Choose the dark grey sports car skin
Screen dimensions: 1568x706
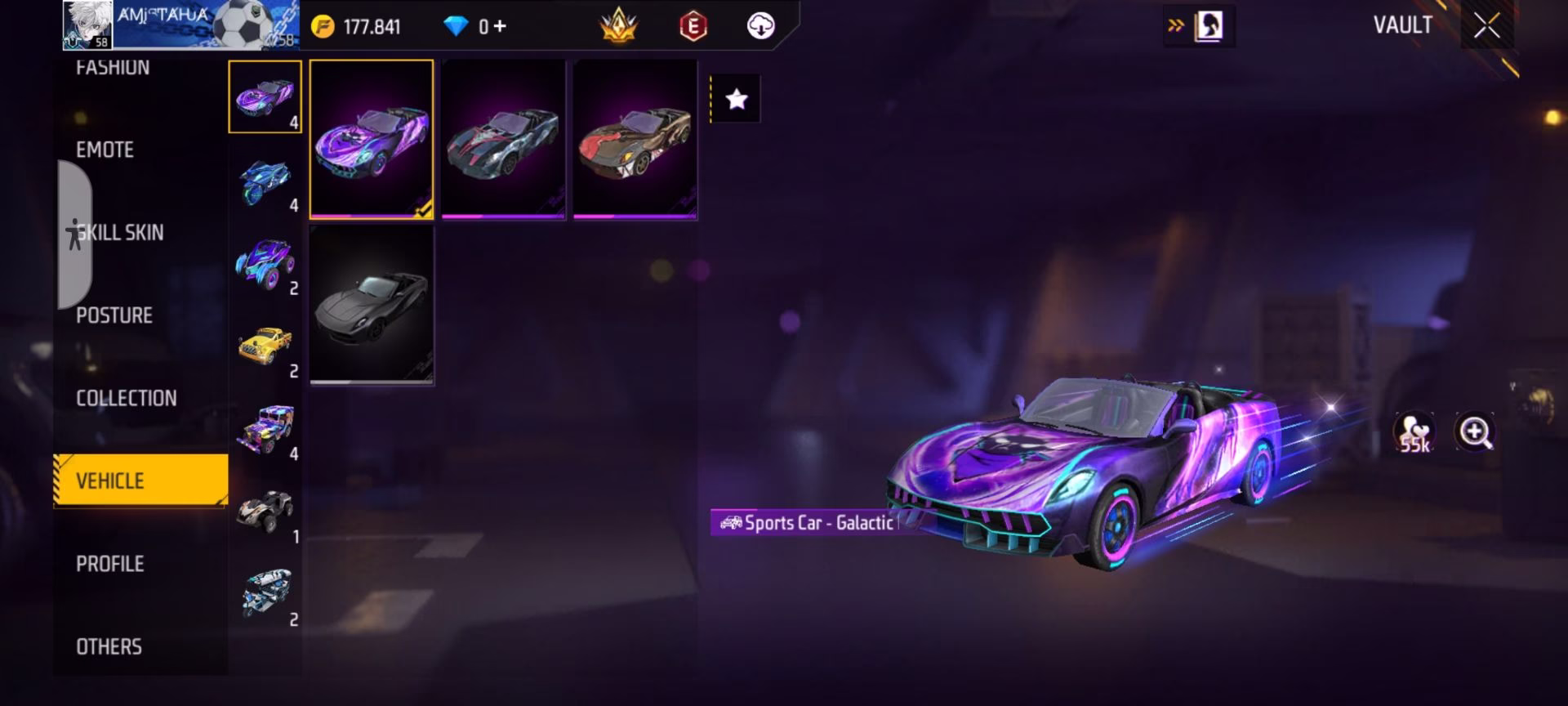tap(503, 139)
